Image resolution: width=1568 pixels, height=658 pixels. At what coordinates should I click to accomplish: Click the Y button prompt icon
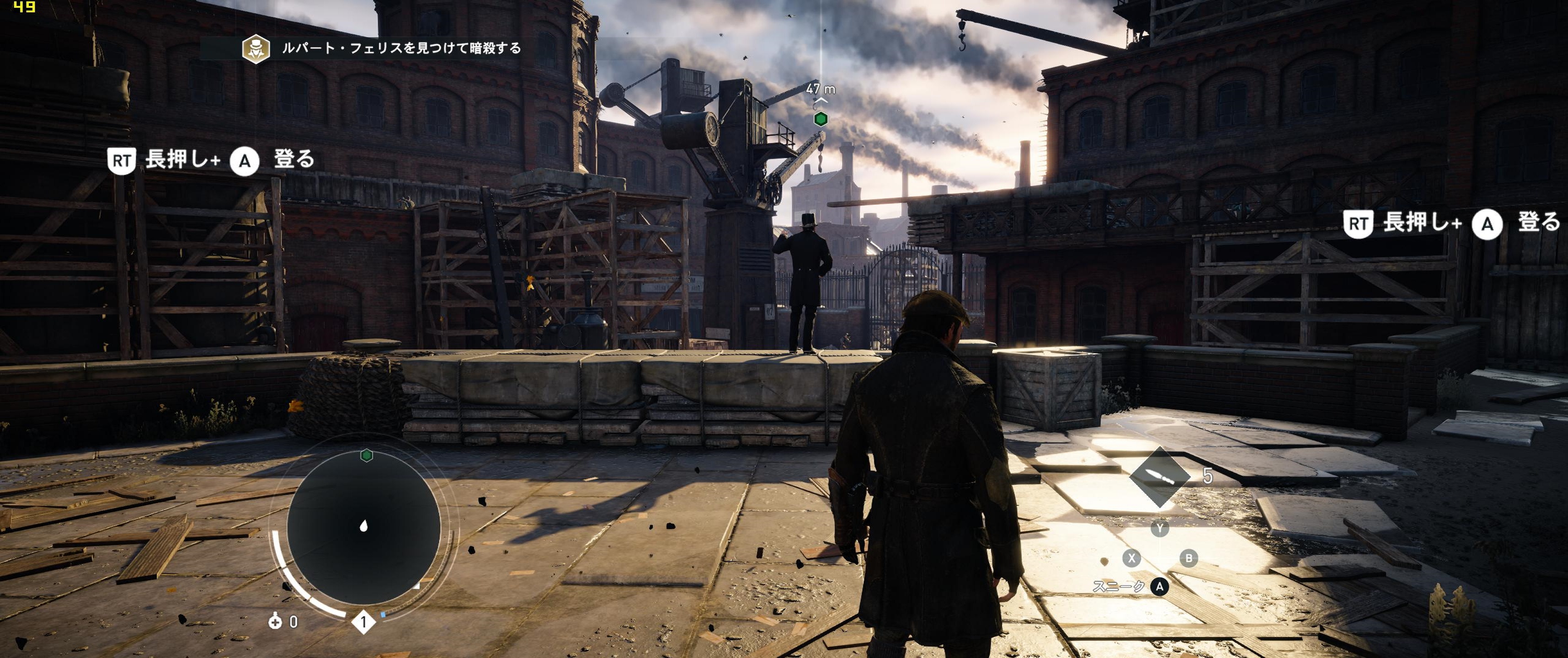tap(1160, 528)
